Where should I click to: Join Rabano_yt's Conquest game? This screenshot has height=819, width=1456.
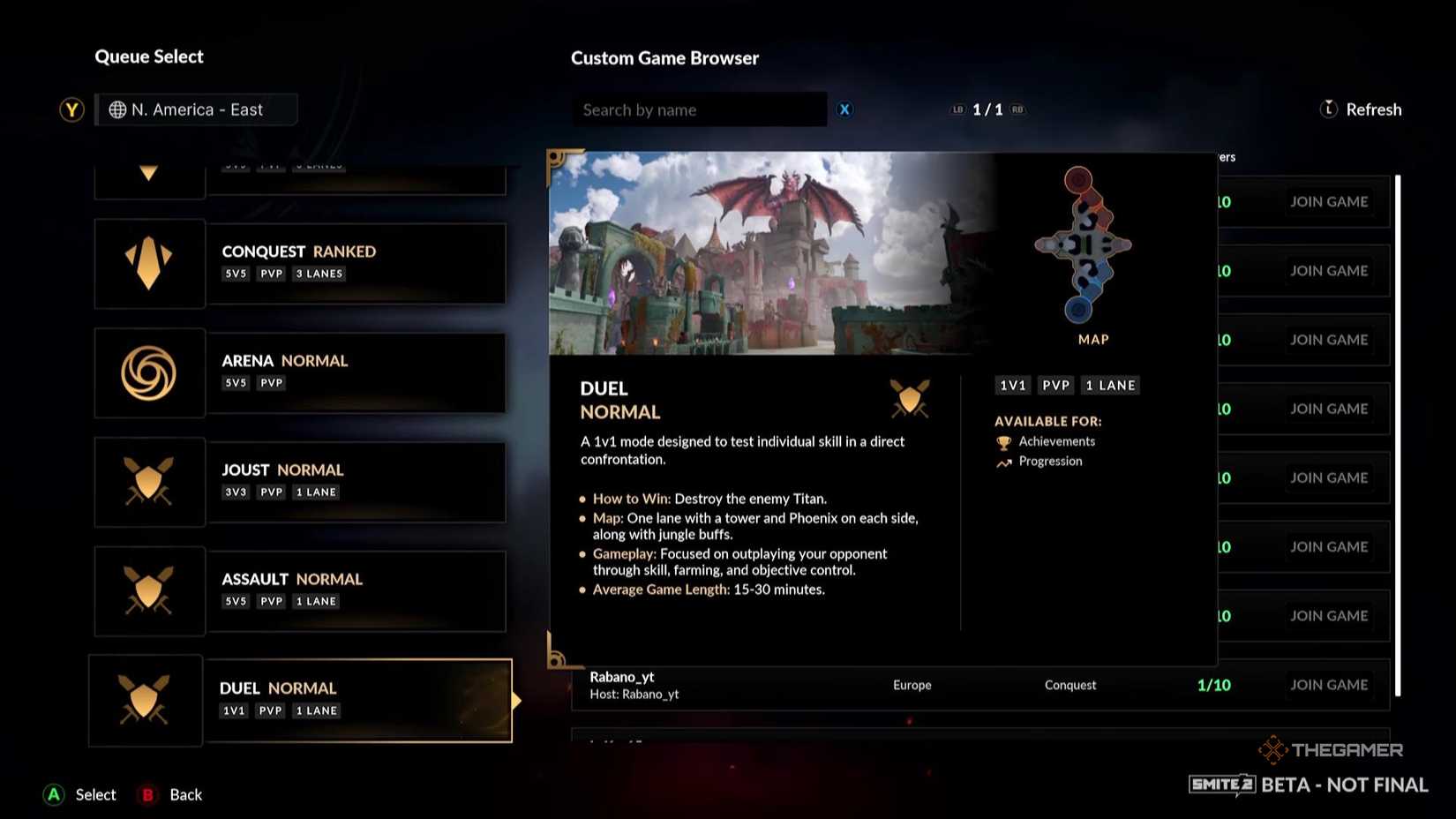1330,684
